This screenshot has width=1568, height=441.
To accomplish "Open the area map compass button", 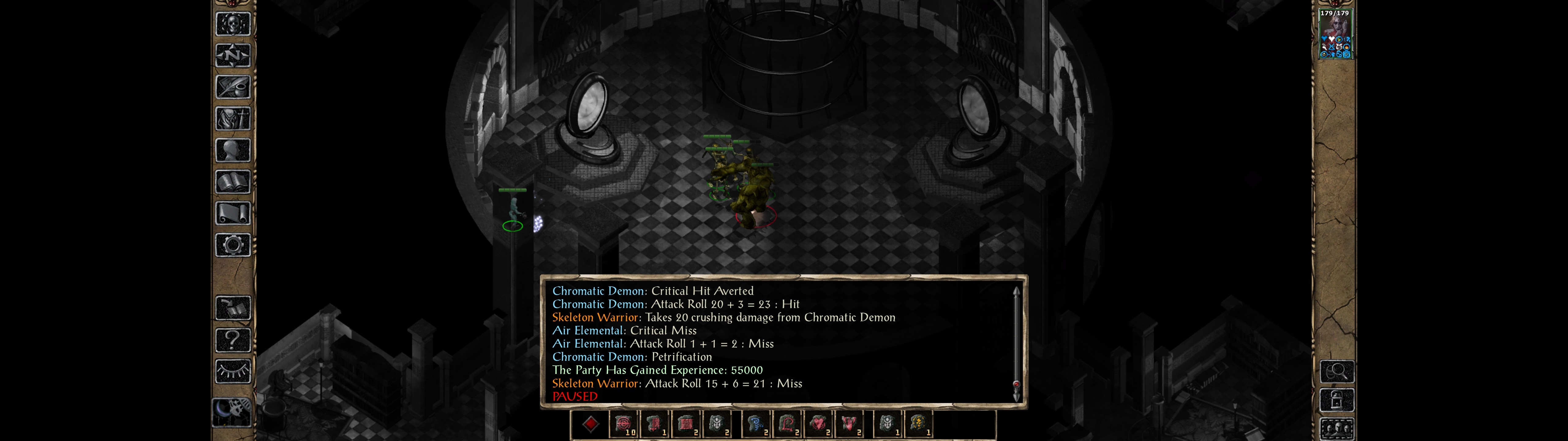I will [x=232, y=55].
